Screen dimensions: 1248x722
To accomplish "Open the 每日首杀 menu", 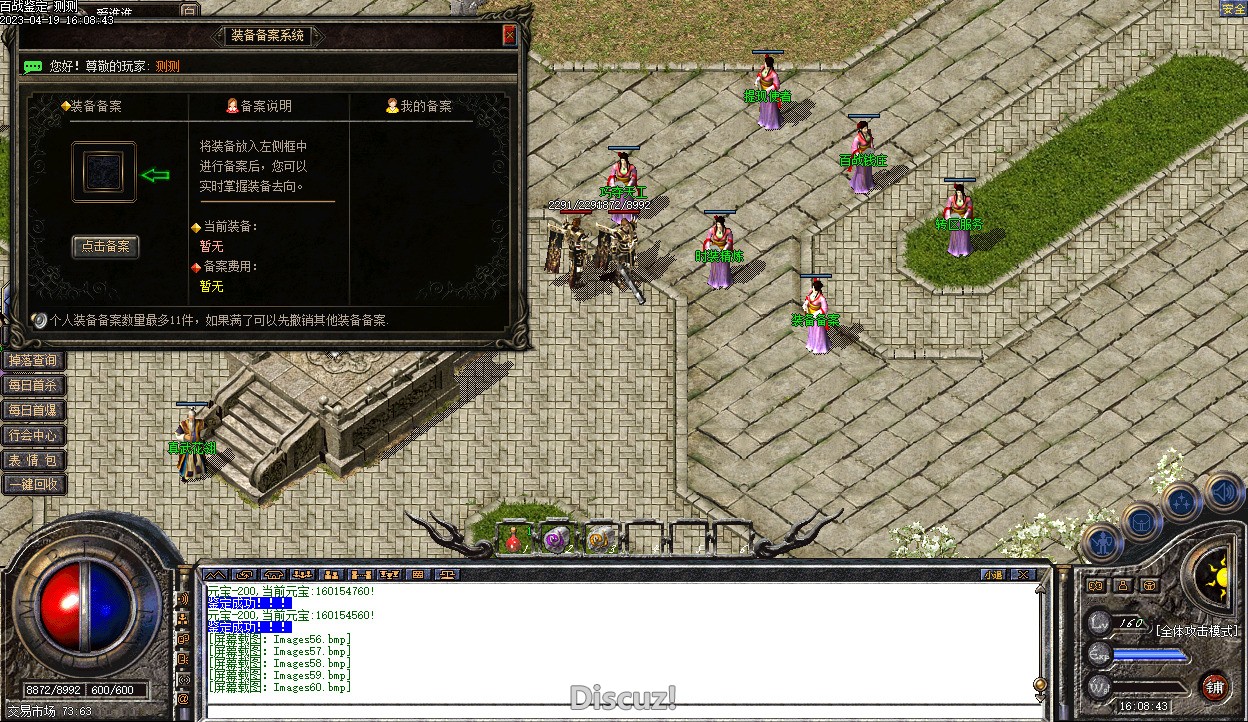I will [x=33, y=385].
